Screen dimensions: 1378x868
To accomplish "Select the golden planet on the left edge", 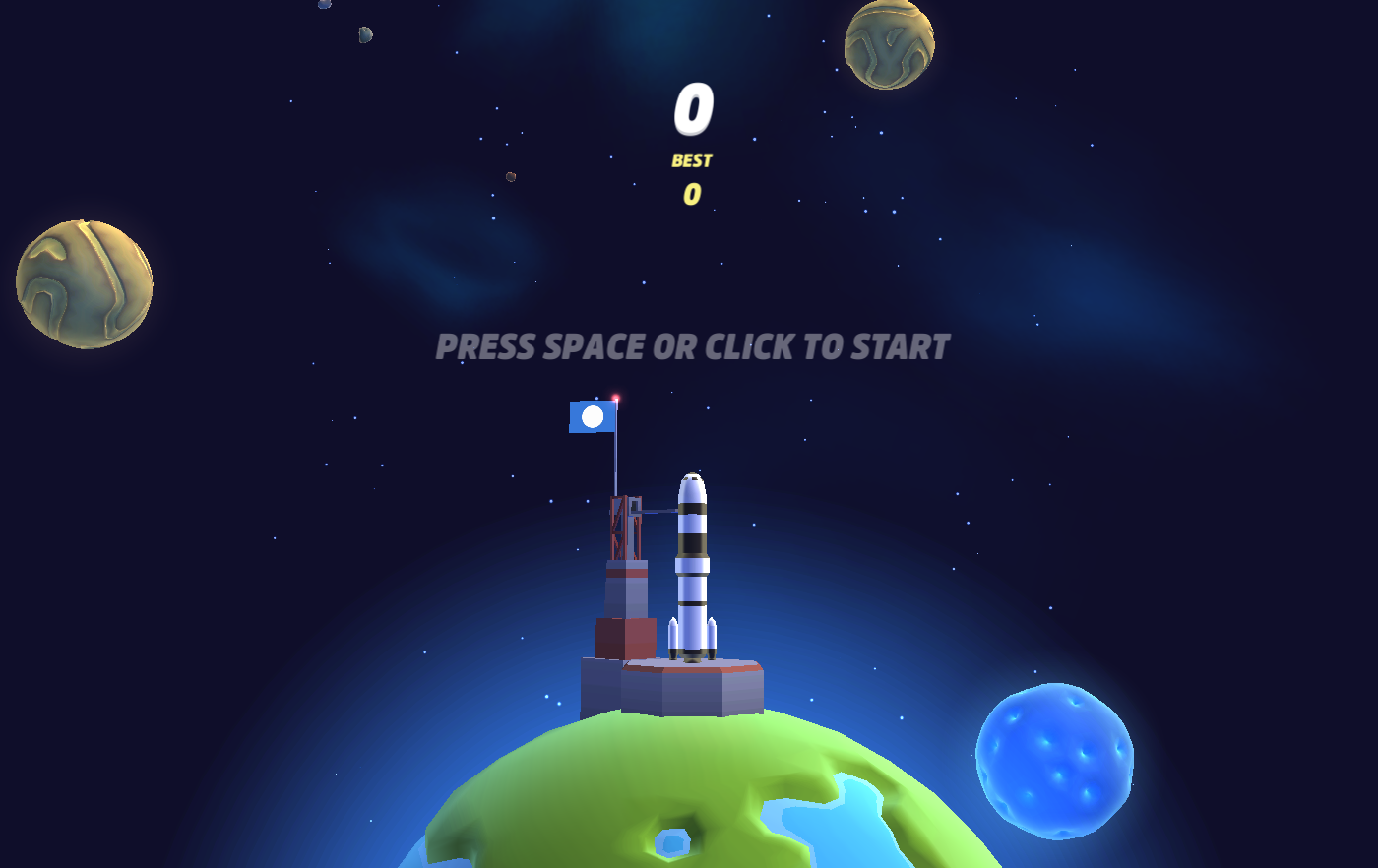I will click(84, 282).
